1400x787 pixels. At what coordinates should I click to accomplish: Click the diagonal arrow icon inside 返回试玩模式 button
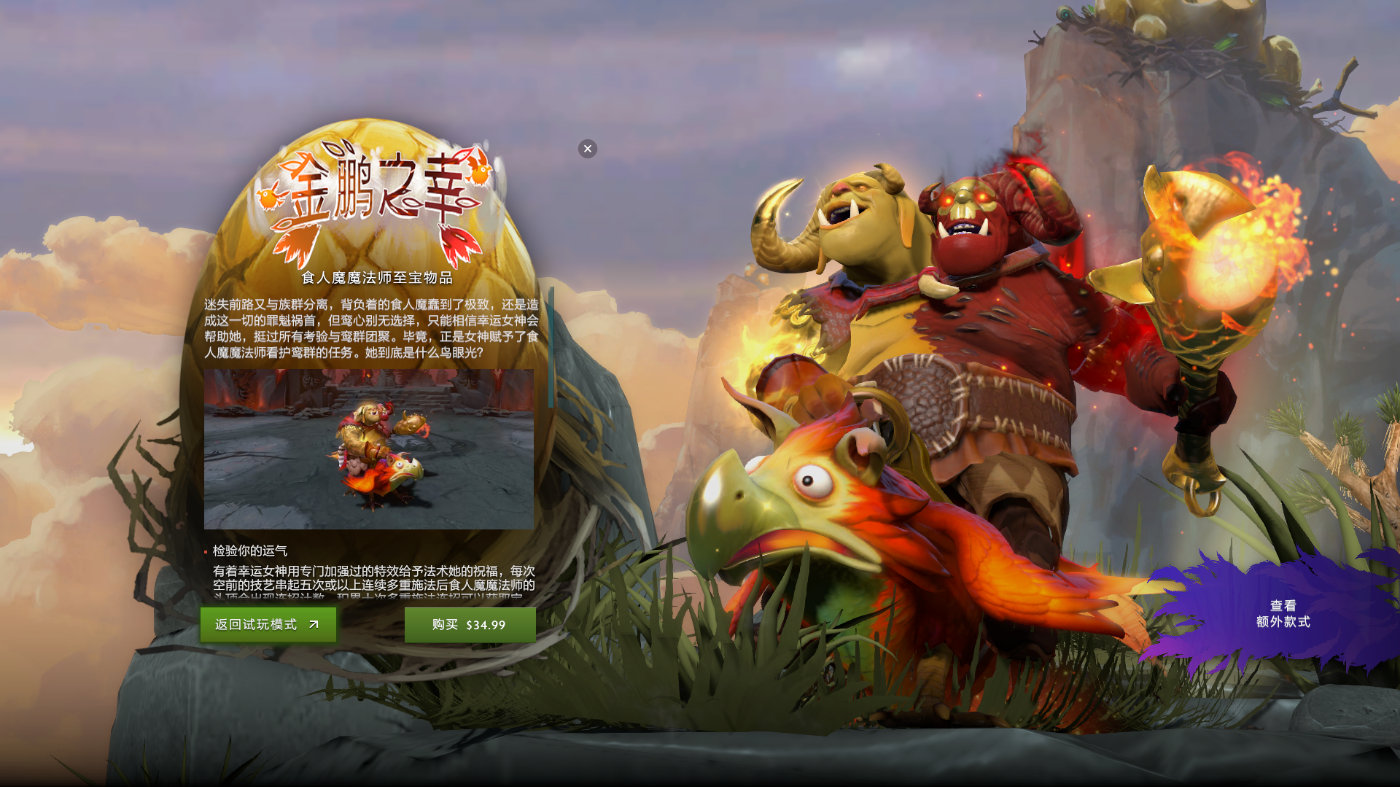point(314,624)
